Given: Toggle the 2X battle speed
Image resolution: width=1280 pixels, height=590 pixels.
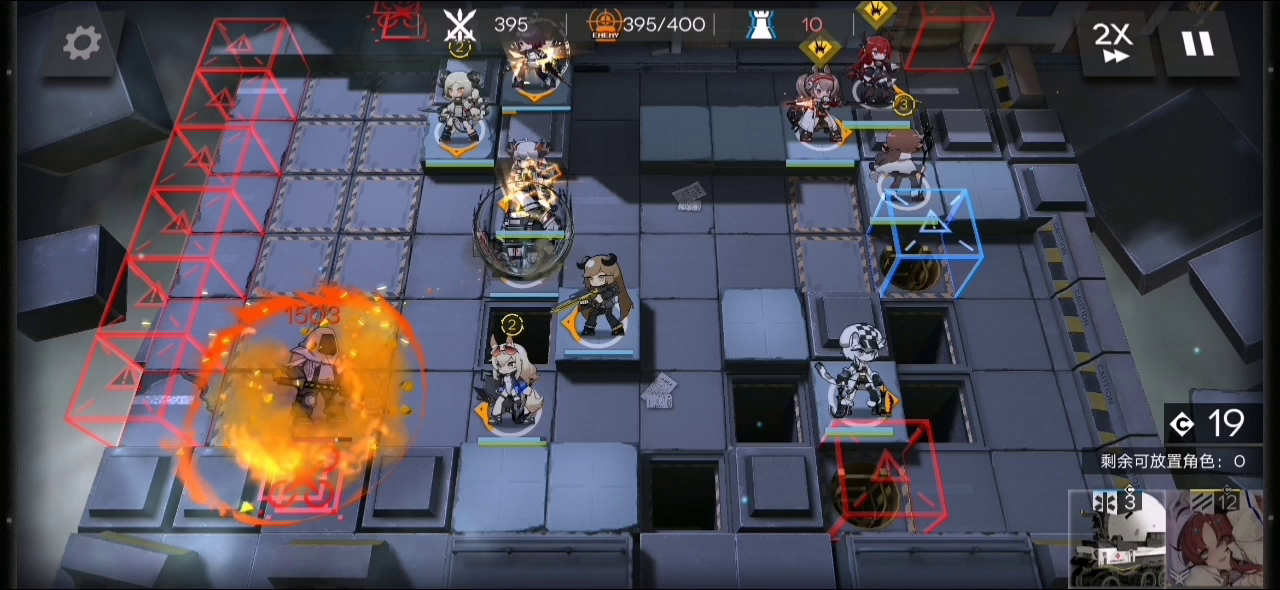Looking at the screenshot, I should (x=1112, y=43).
